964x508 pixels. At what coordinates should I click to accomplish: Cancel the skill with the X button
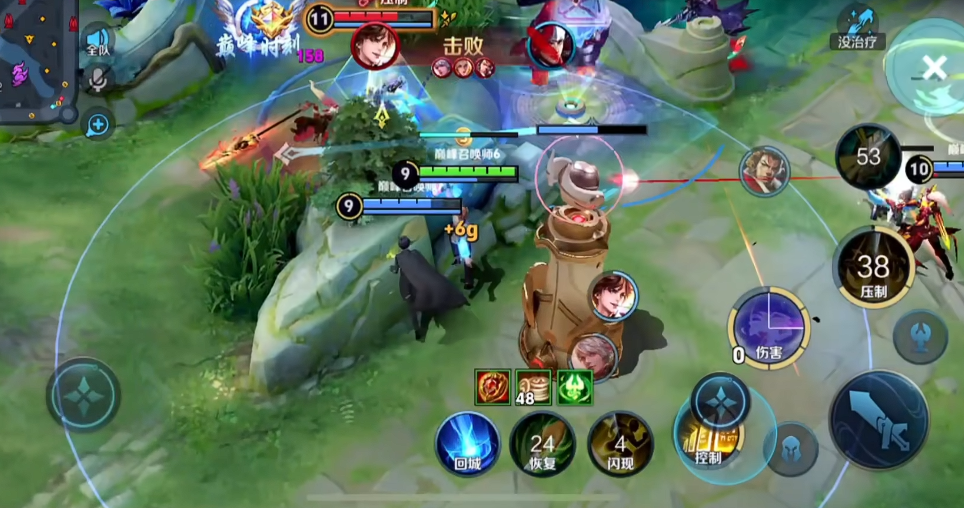[933, 68]
